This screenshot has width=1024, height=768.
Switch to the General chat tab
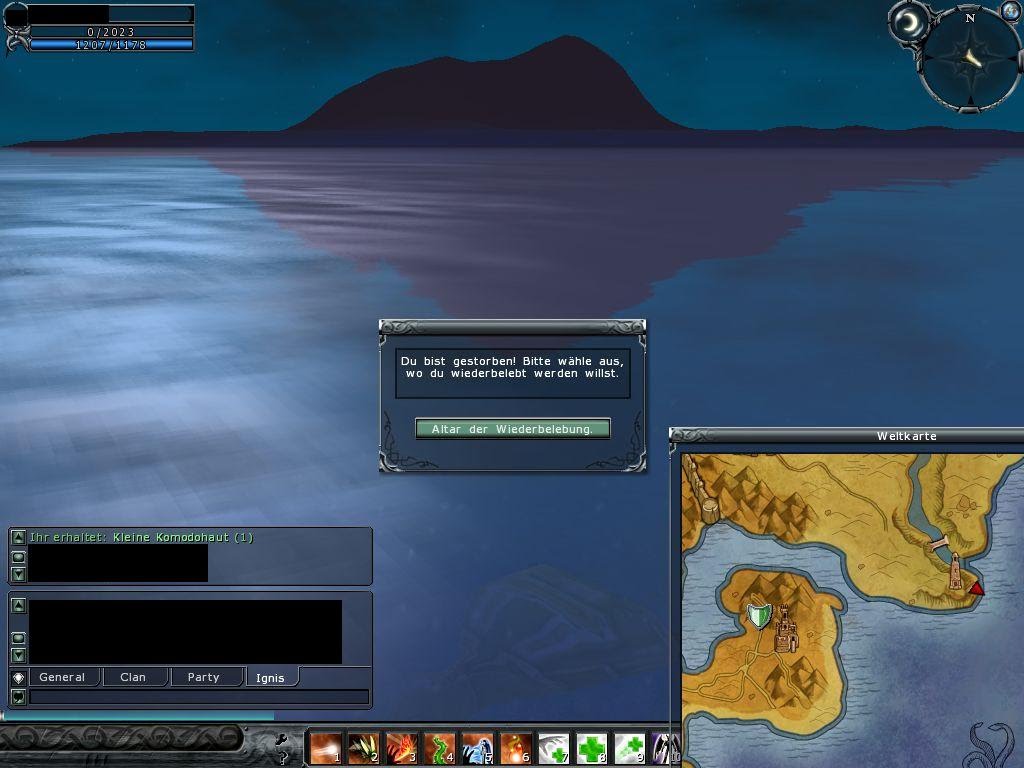tap(62, 677)
